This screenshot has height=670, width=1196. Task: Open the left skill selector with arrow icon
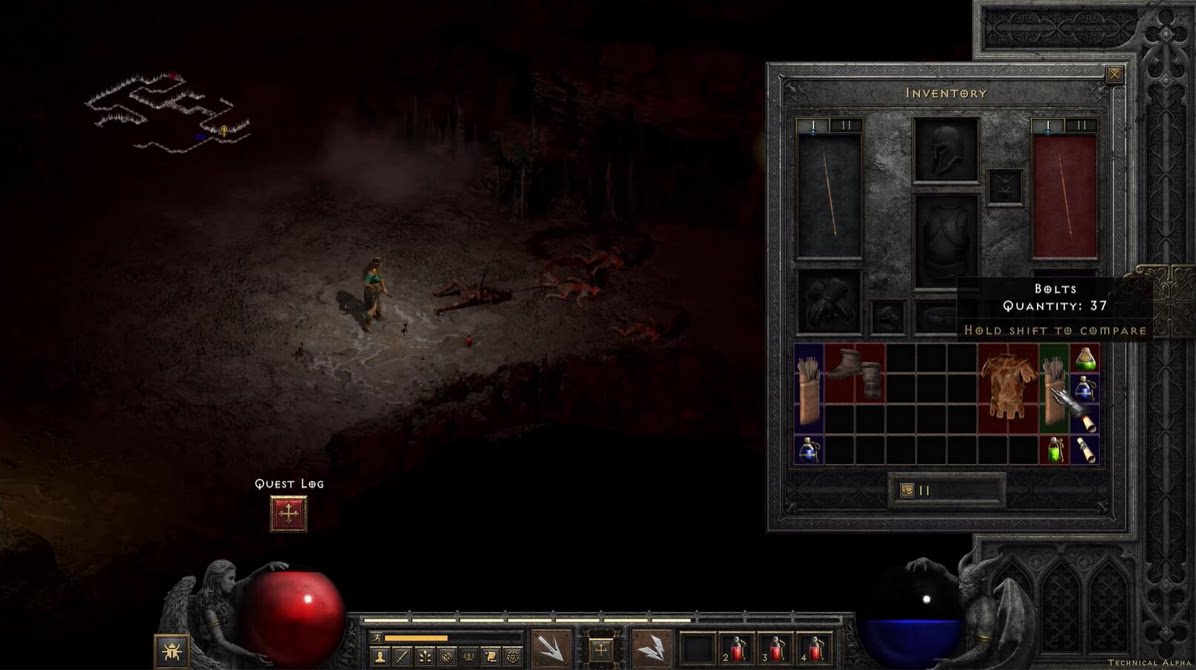(x=551, y=648)
